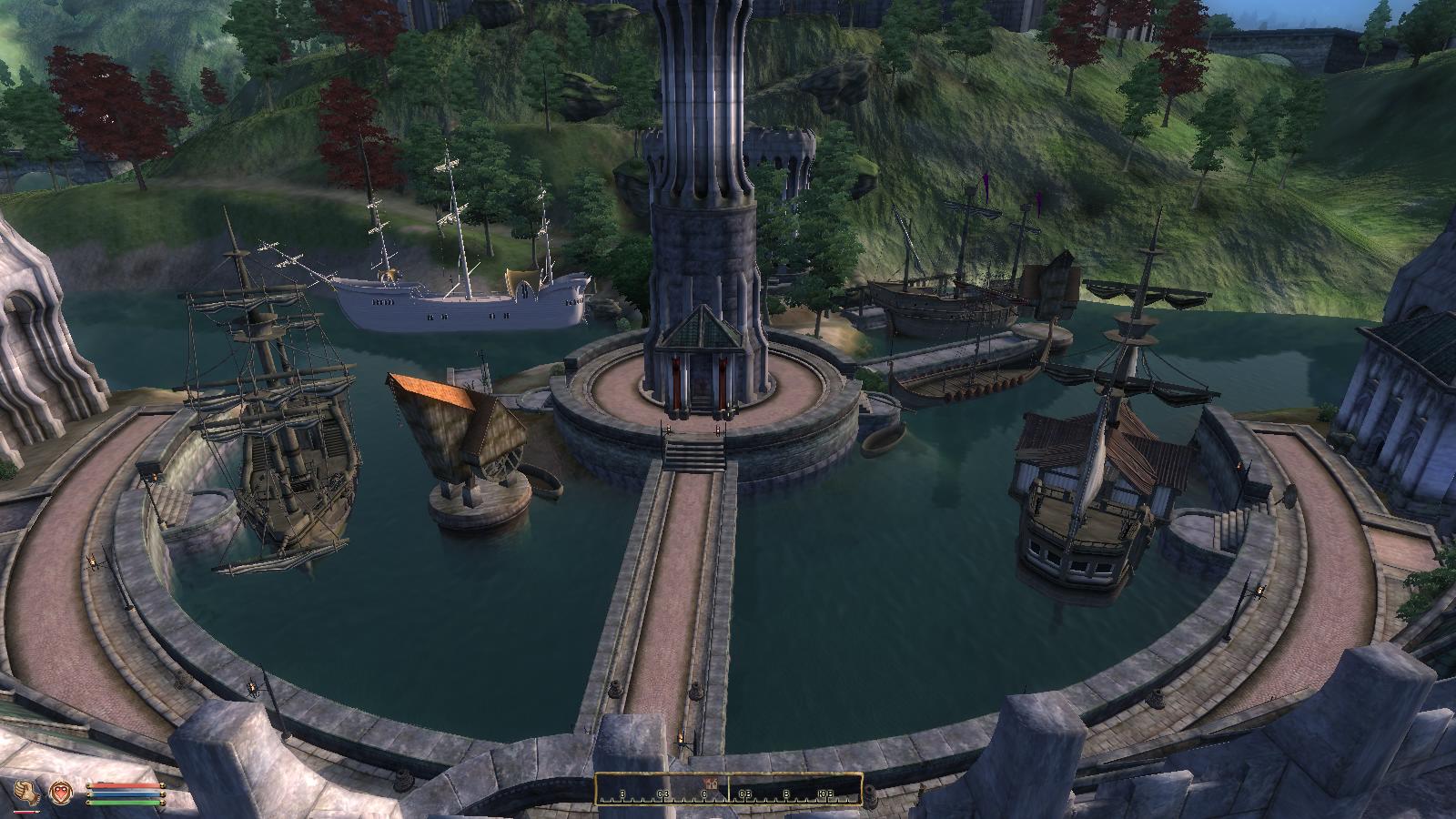This screenshot has width=1456, height=819.
Task: Click the compass direction bar
Action: [x=728, y=789]
